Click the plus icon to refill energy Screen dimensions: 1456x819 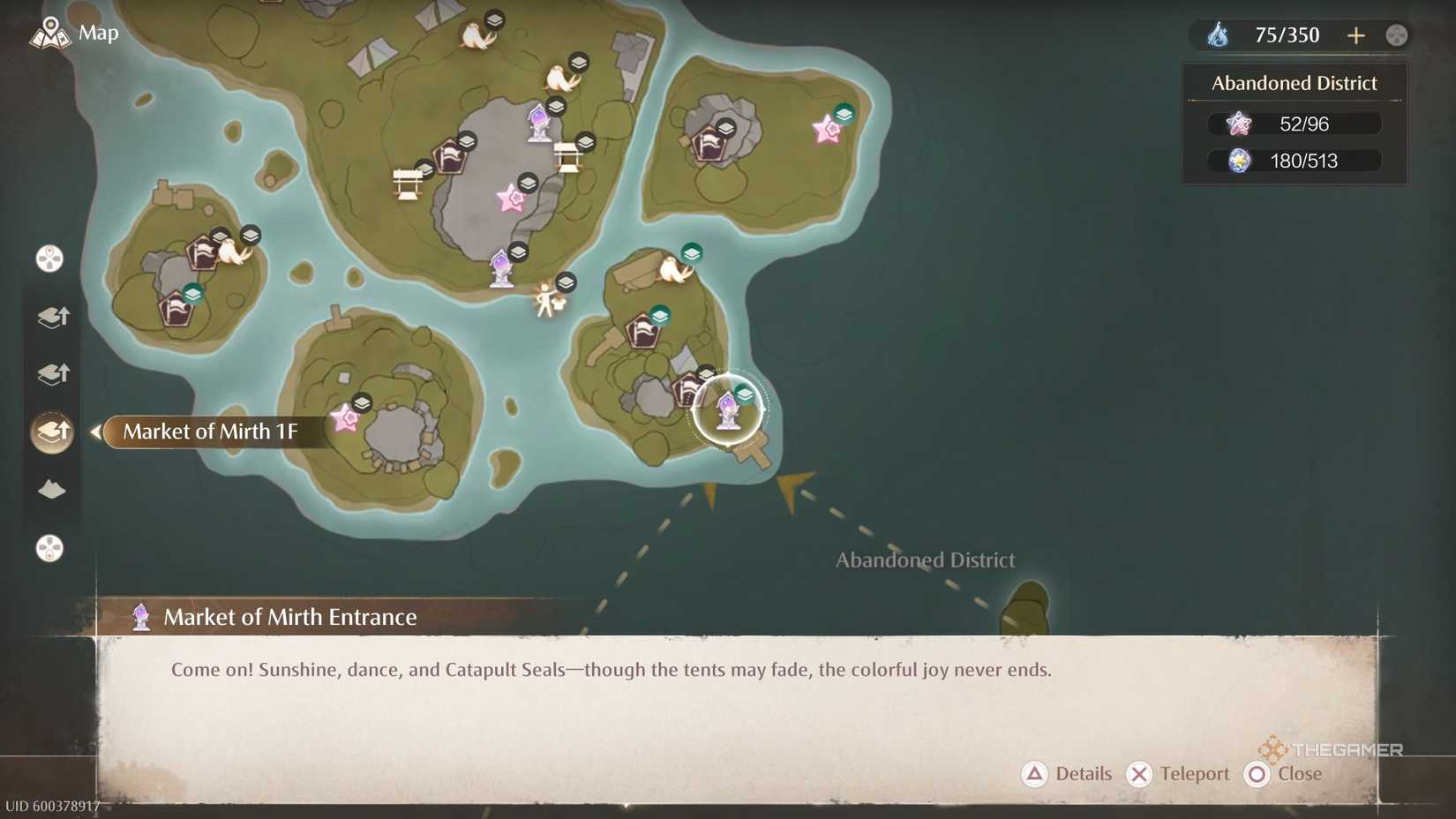tap(1356, 34)
